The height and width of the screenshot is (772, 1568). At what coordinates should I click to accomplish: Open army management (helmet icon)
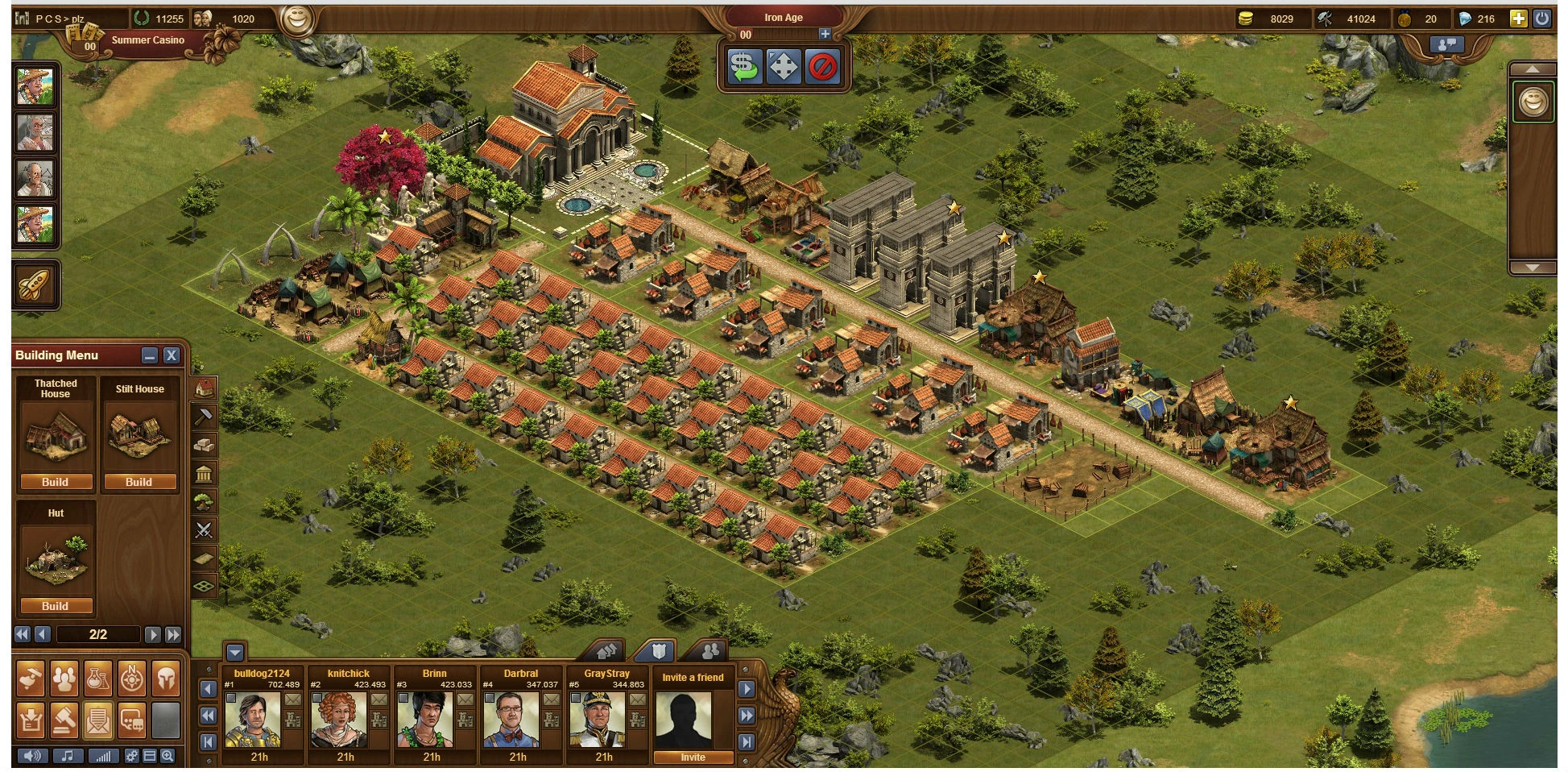pos(165,679)
